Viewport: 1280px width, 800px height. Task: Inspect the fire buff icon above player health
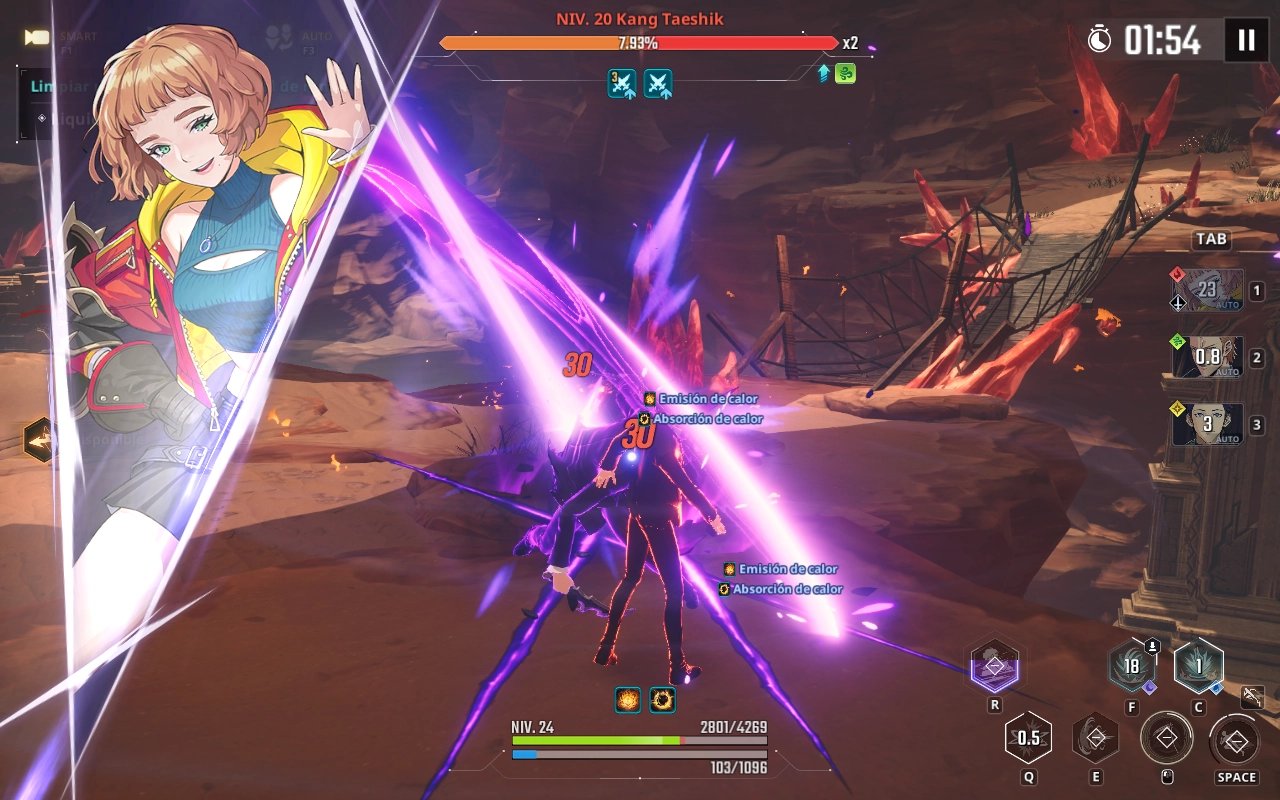pos(628,700)
